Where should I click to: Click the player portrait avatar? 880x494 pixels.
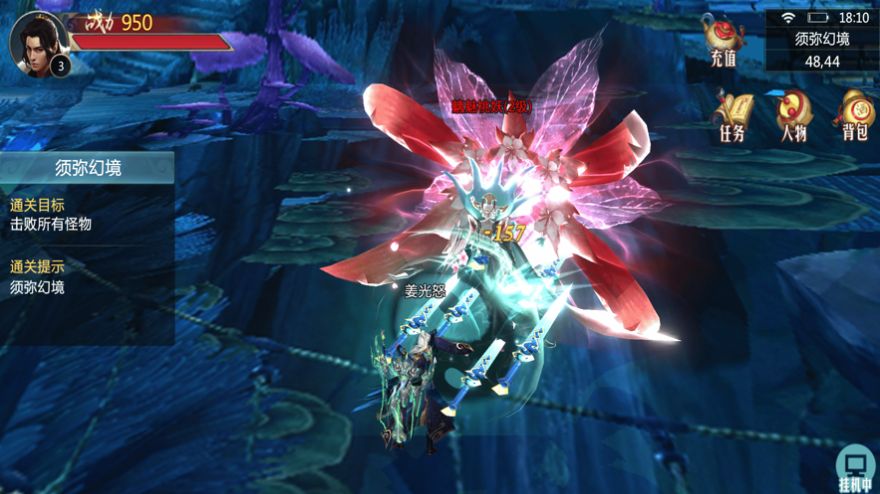click(36, 42)
